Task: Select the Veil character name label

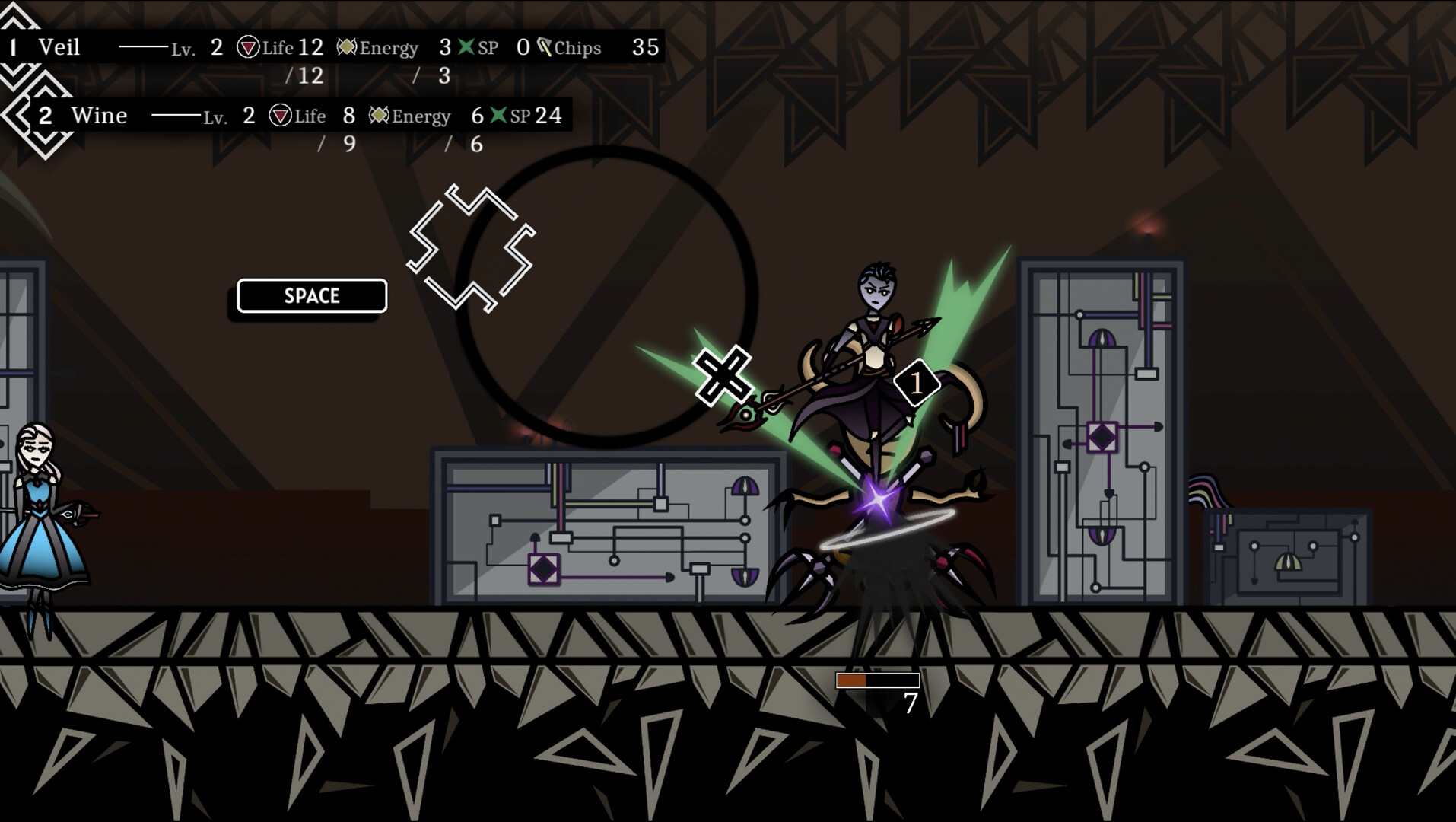Action: tap(60, 47)
